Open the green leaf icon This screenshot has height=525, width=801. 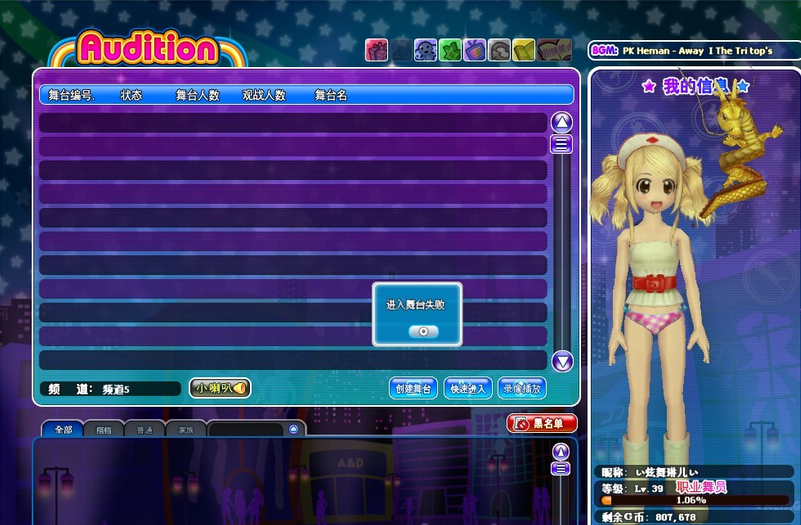[x=450, y=50]
